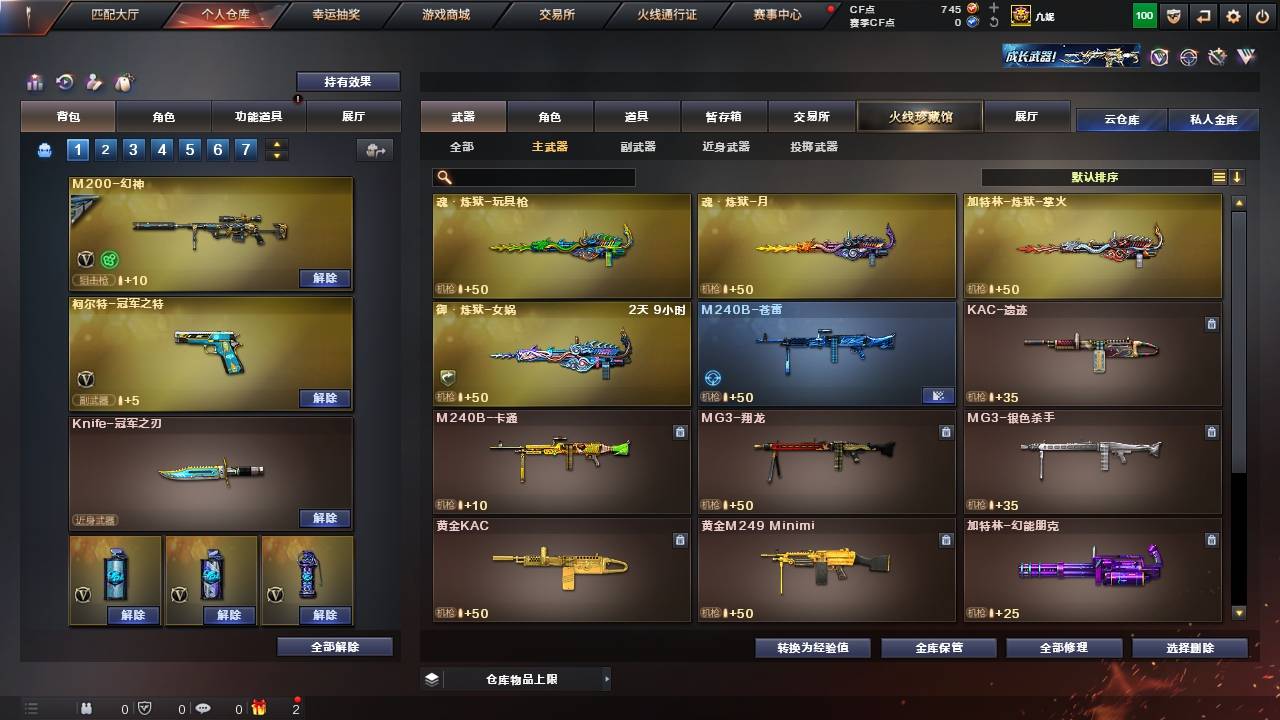The image size is (1280, 720).
Task: Click the 转换为经验值 button
Action: tap(811, 647)
